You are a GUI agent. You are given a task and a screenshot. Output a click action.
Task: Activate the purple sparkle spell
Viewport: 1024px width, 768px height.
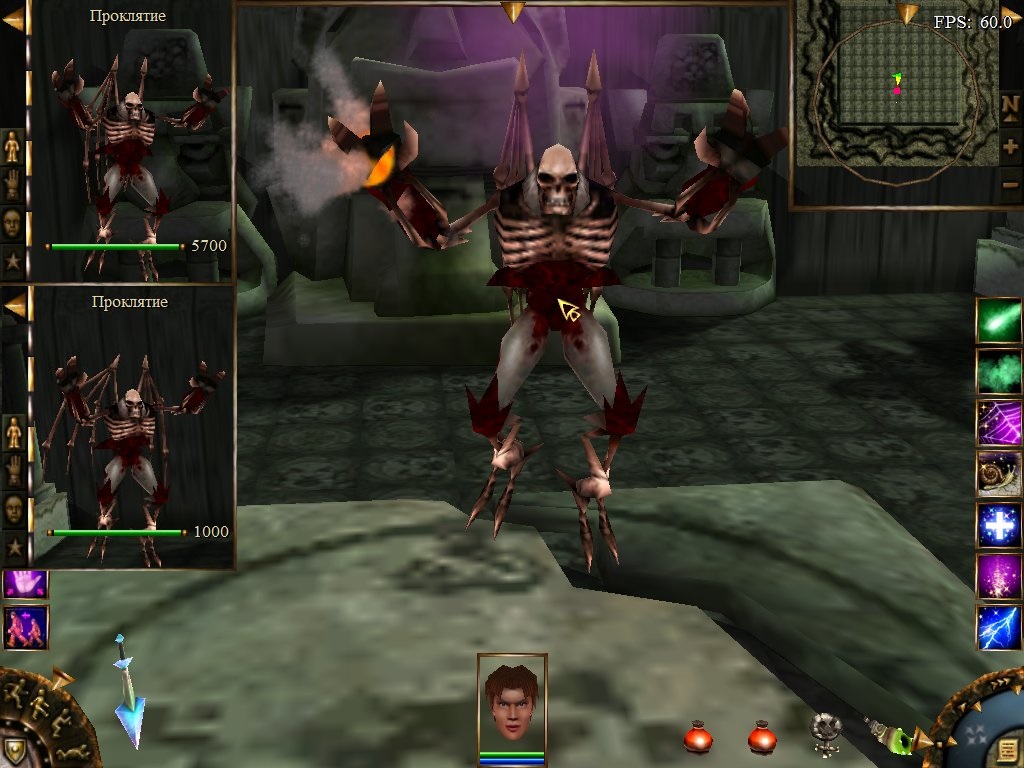point(999,576)
